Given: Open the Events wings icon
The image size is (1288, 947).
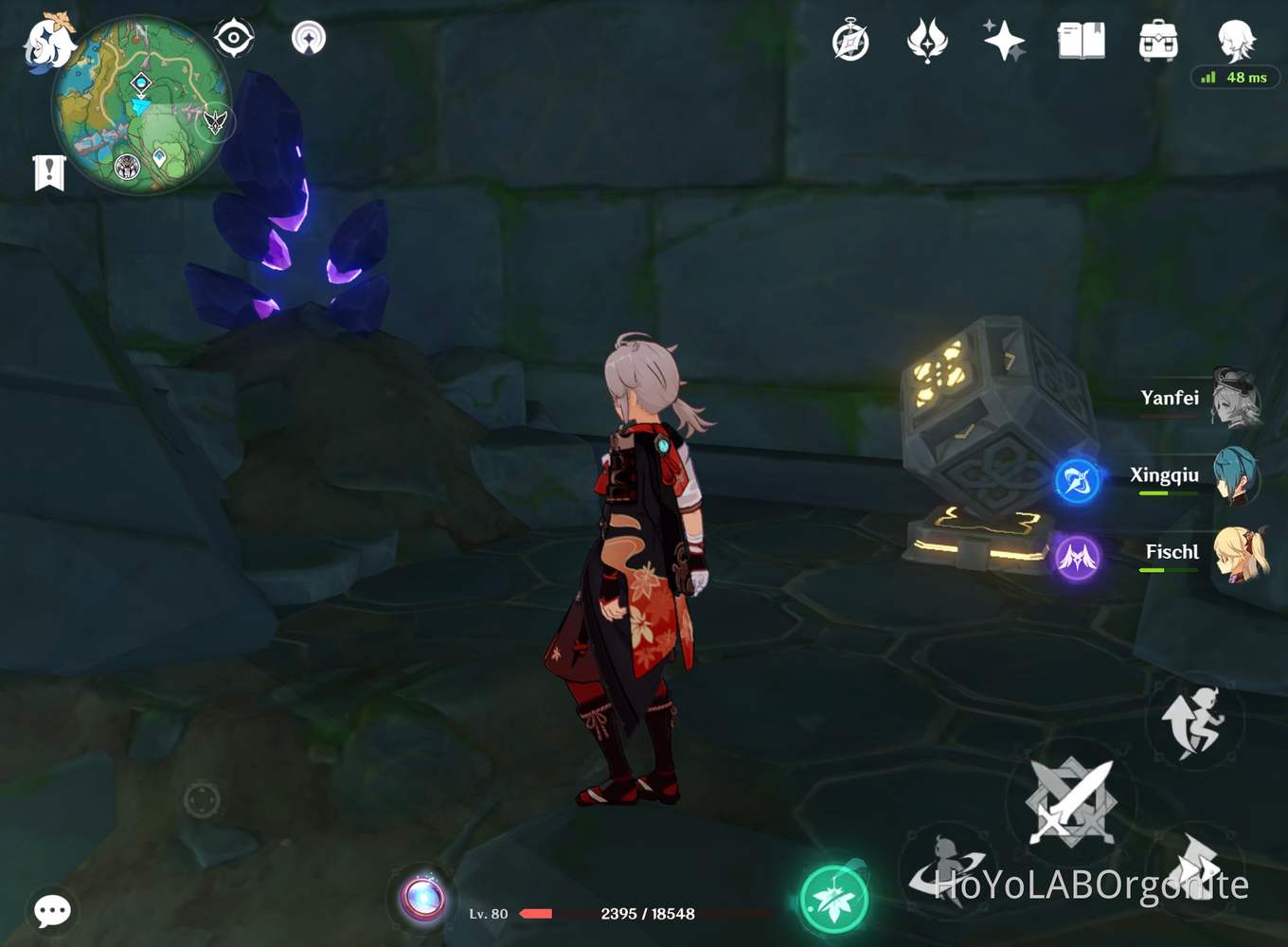Looking at the screenshot, I should 926,40.
